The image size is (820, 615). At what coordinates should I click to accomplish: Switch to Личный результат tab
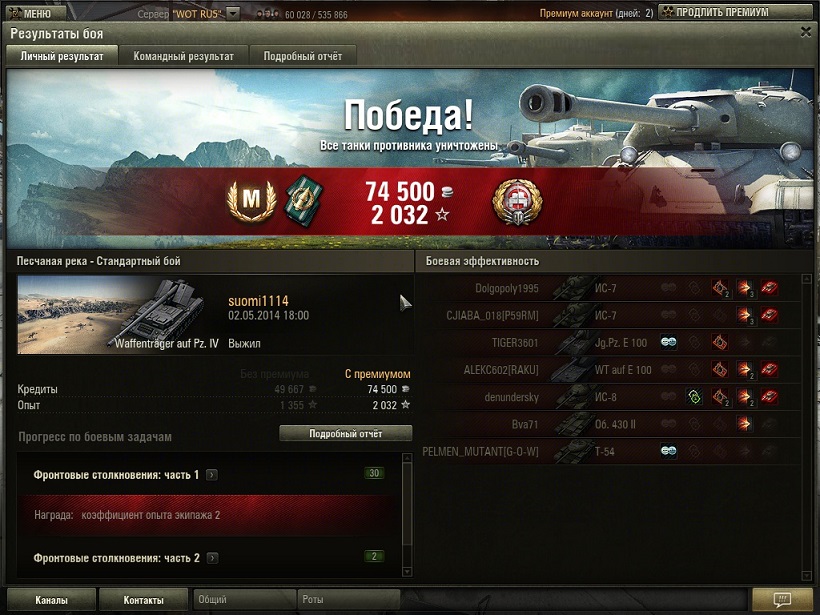[61, 56]
